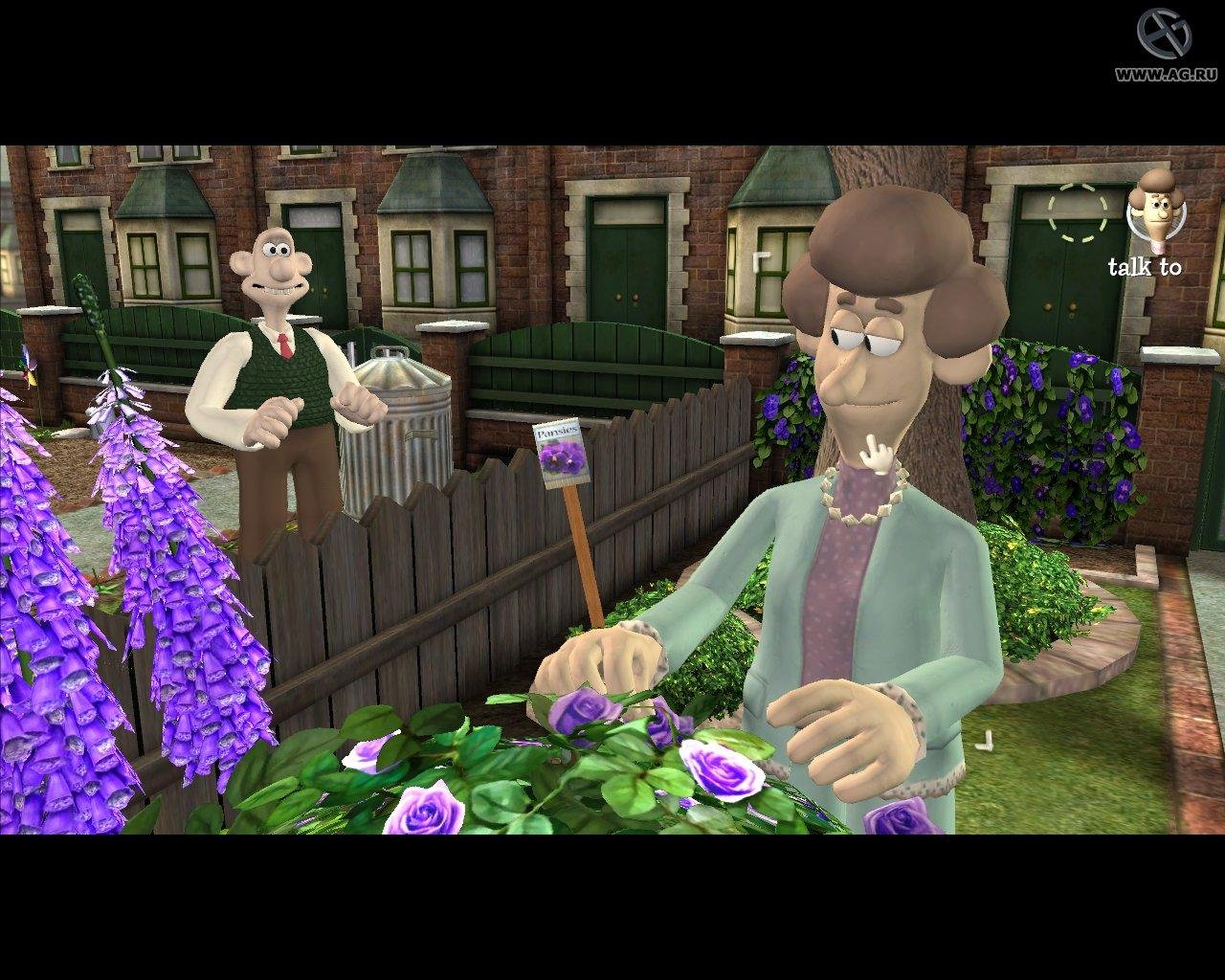1225x980 pixels.
Task: Click the purple rose bush in the foreground
Action: 574,766
